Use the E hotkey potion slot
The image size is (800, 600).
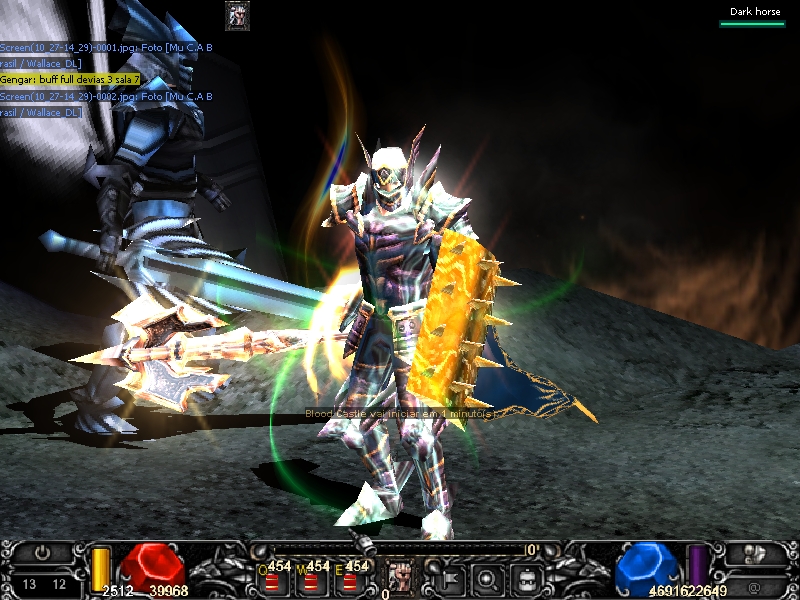(x=349, y=579)
